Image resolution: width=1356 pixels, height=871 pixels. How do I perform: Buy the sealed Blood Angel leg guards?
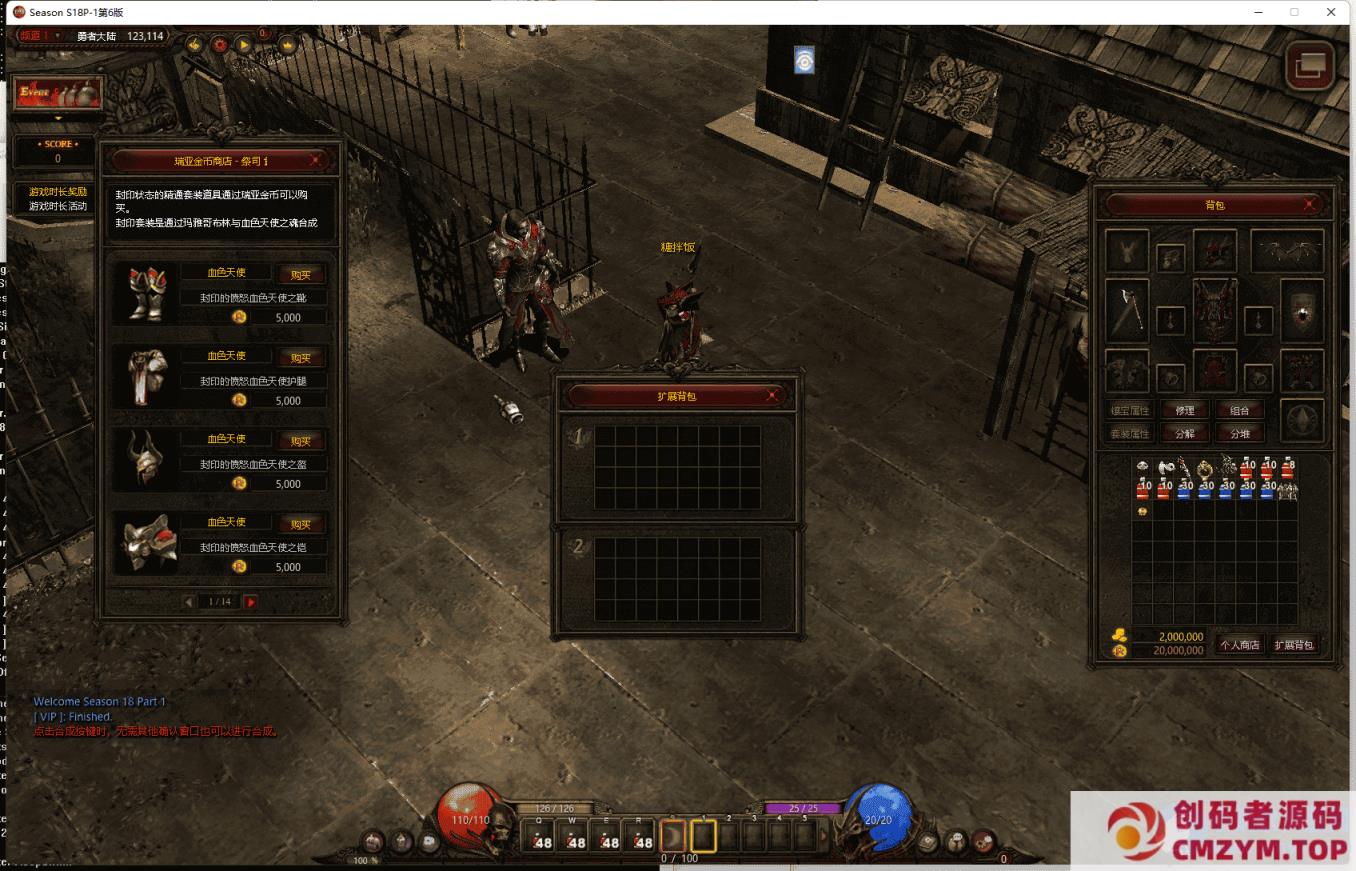tap(301, 358)
